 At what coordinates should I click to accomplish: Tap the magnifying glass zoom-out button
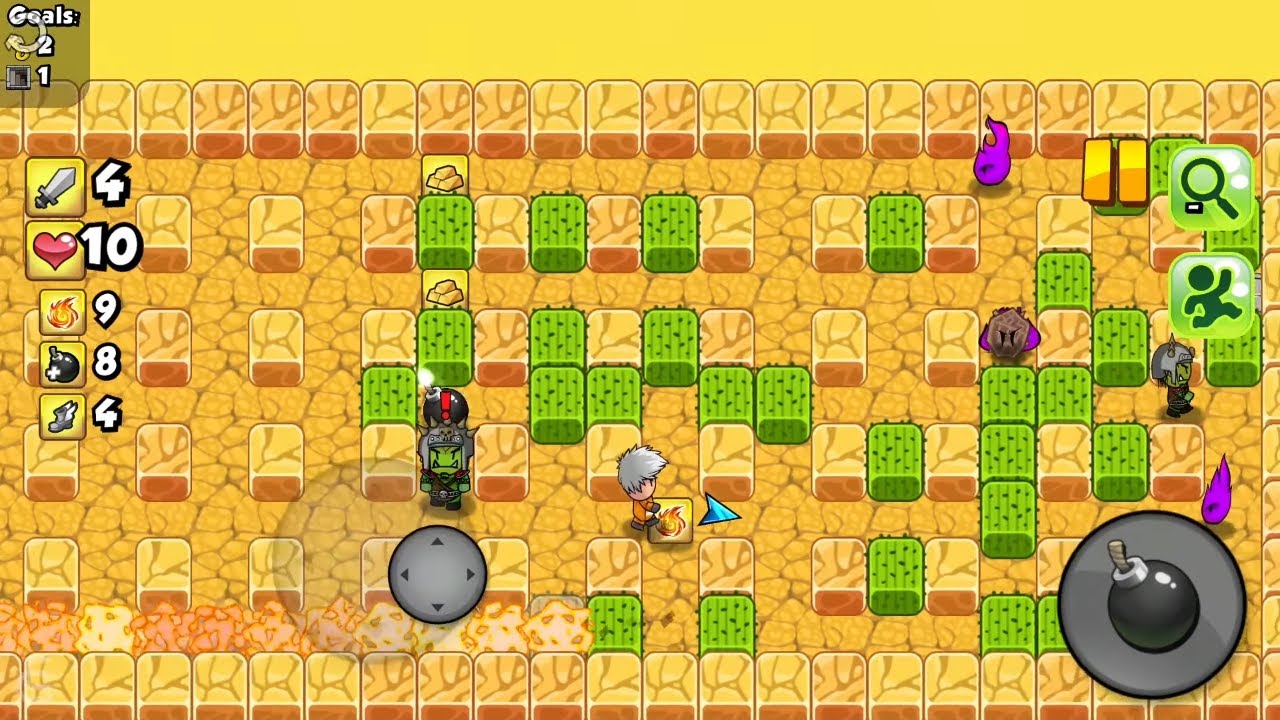coord(1210,188)
